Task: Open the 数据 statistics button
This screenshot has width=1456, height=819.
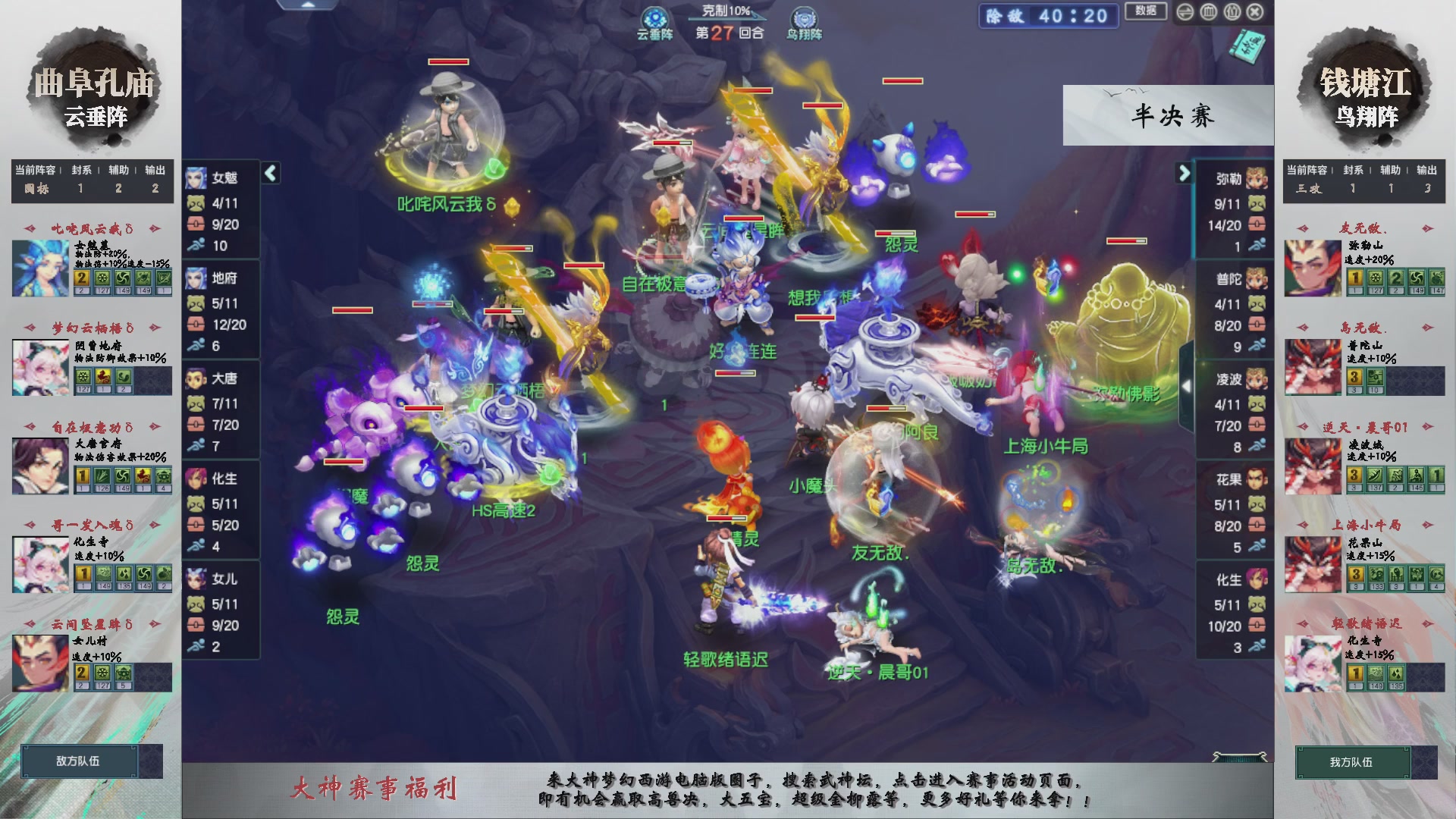Action: coord(1145,12)
